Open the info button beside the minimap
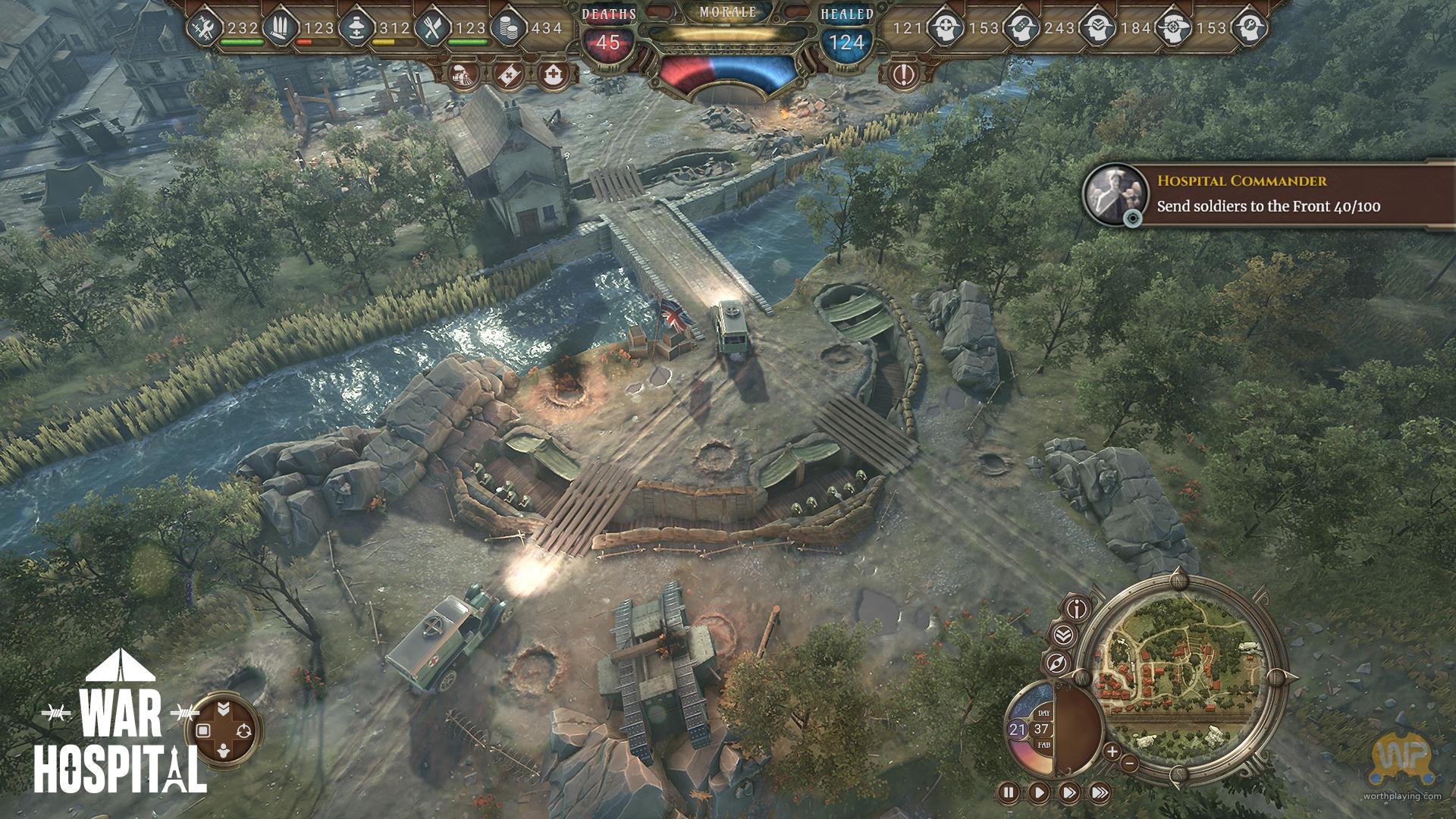The image size is (1456, 819). point(1078,608)
